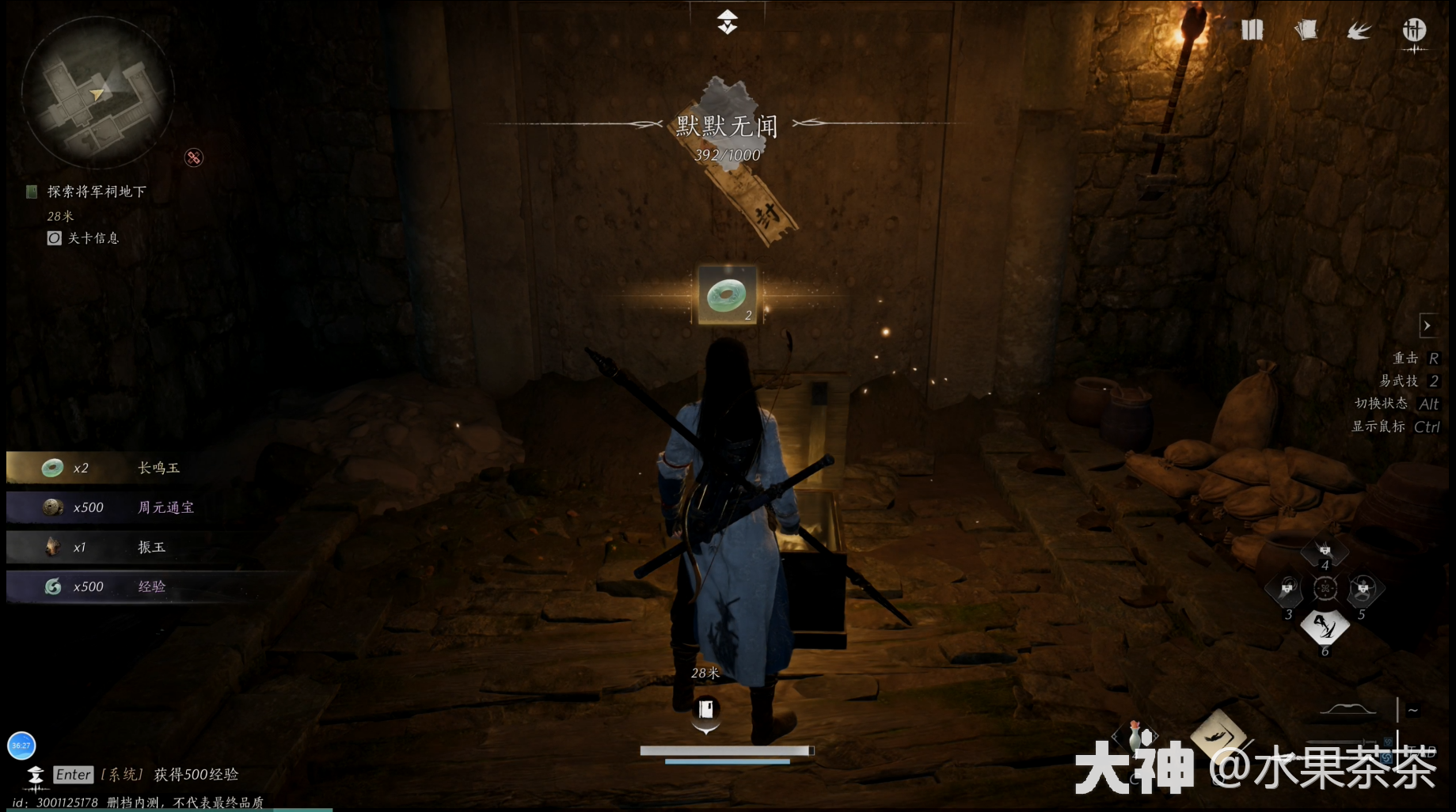Activate the locked skill in slot 4
1456x812 pixels.
tap(1325, 551)
